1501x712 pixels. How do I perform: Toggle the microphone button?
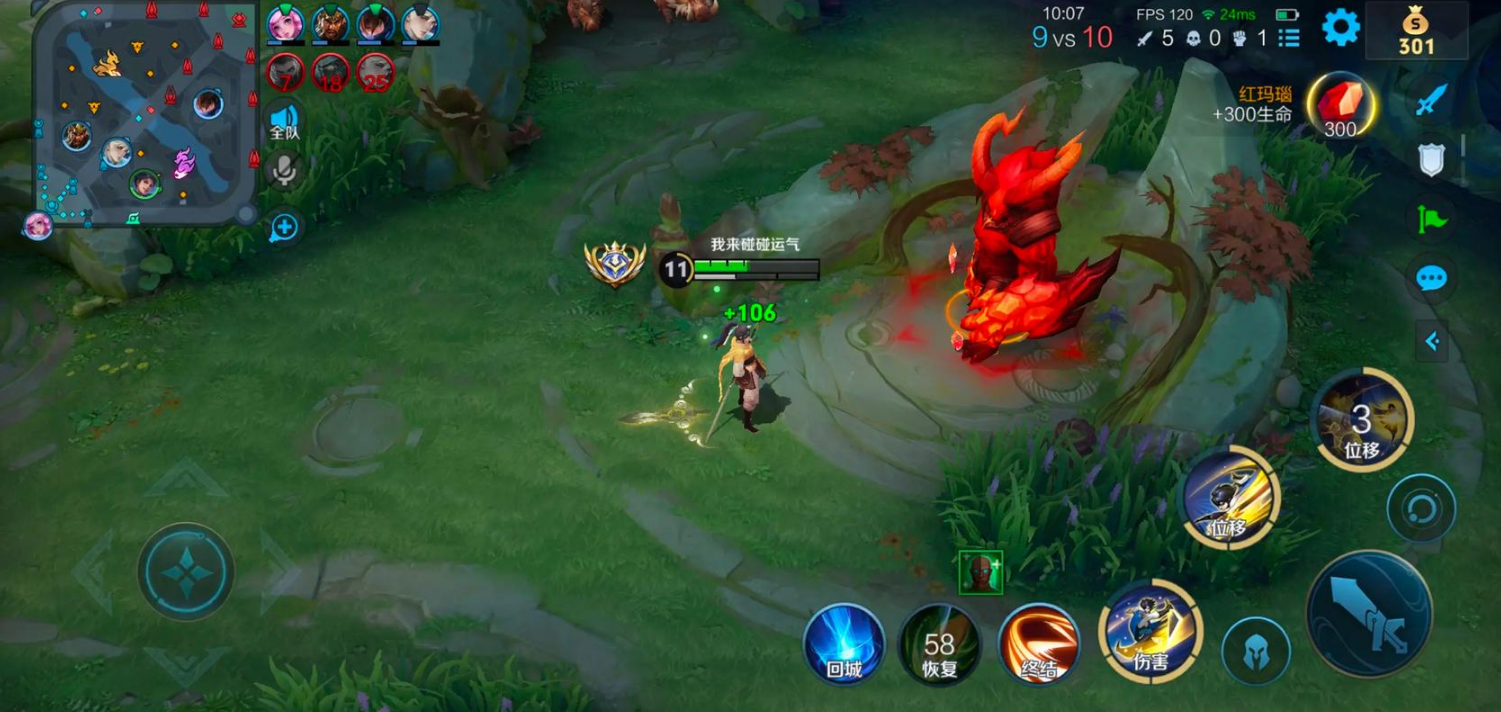point(285,172)
